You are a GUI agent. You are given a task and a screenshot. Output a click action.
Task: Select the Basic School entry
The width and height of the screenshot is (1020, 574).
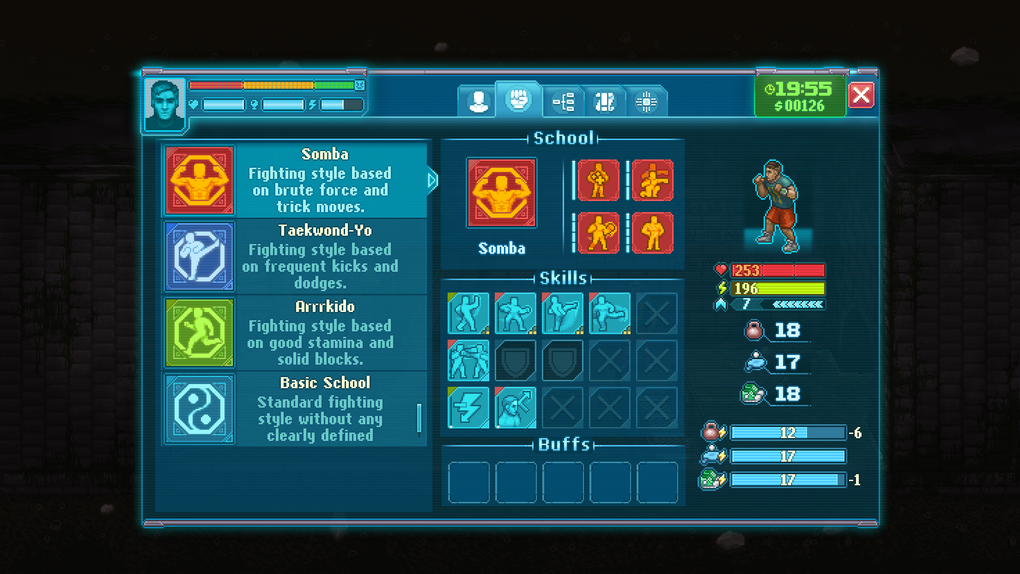point(297,409)
